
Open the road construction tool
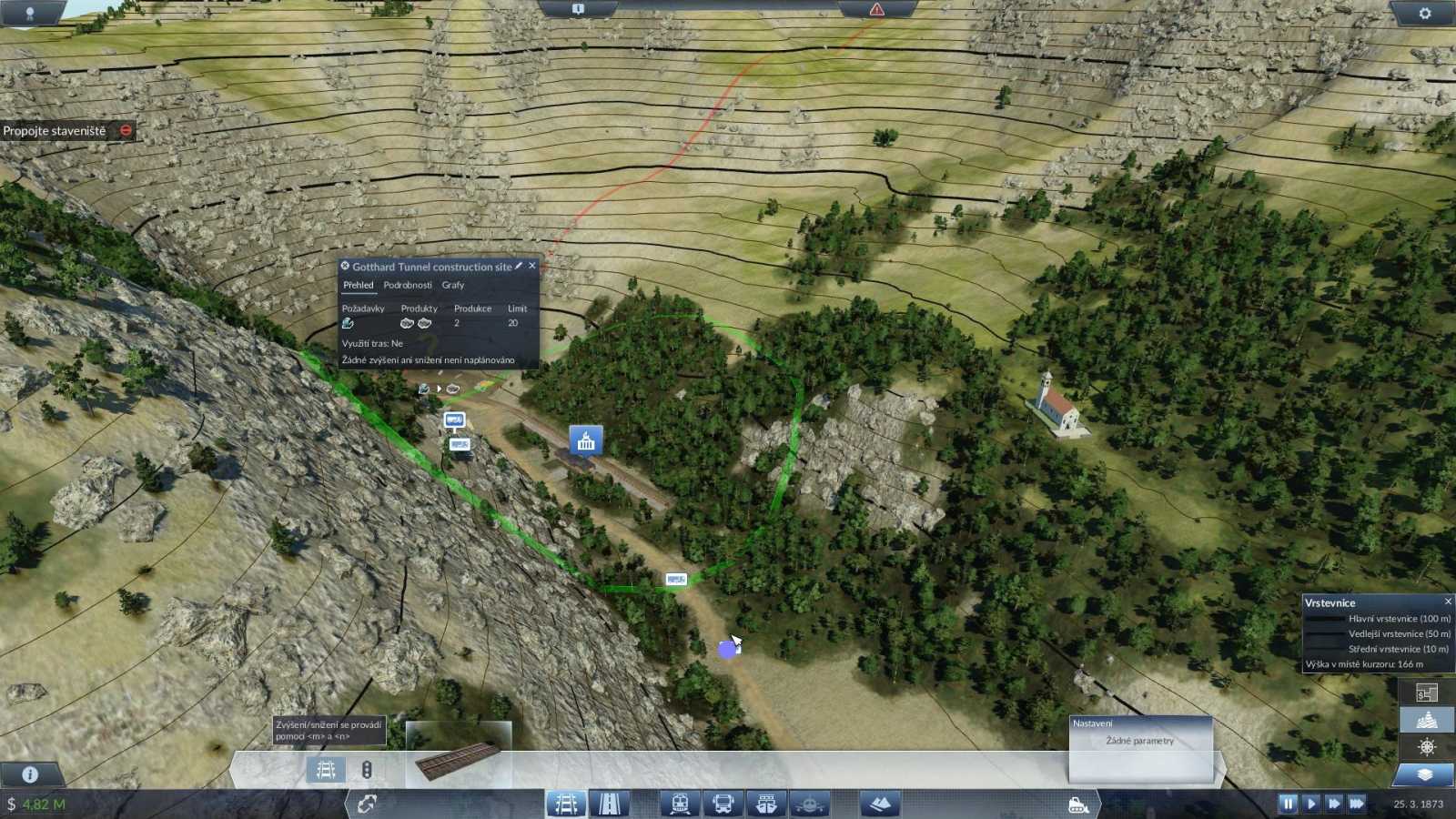(610, 804)
